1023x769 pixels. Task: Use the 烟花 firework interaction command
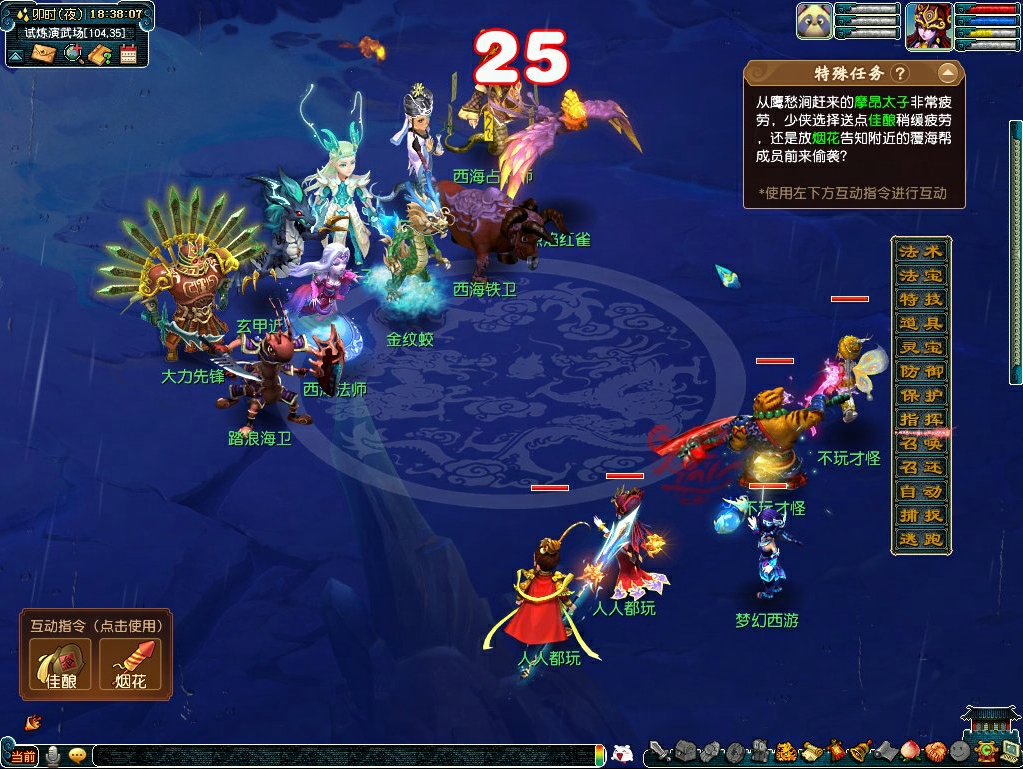(130, 664)
